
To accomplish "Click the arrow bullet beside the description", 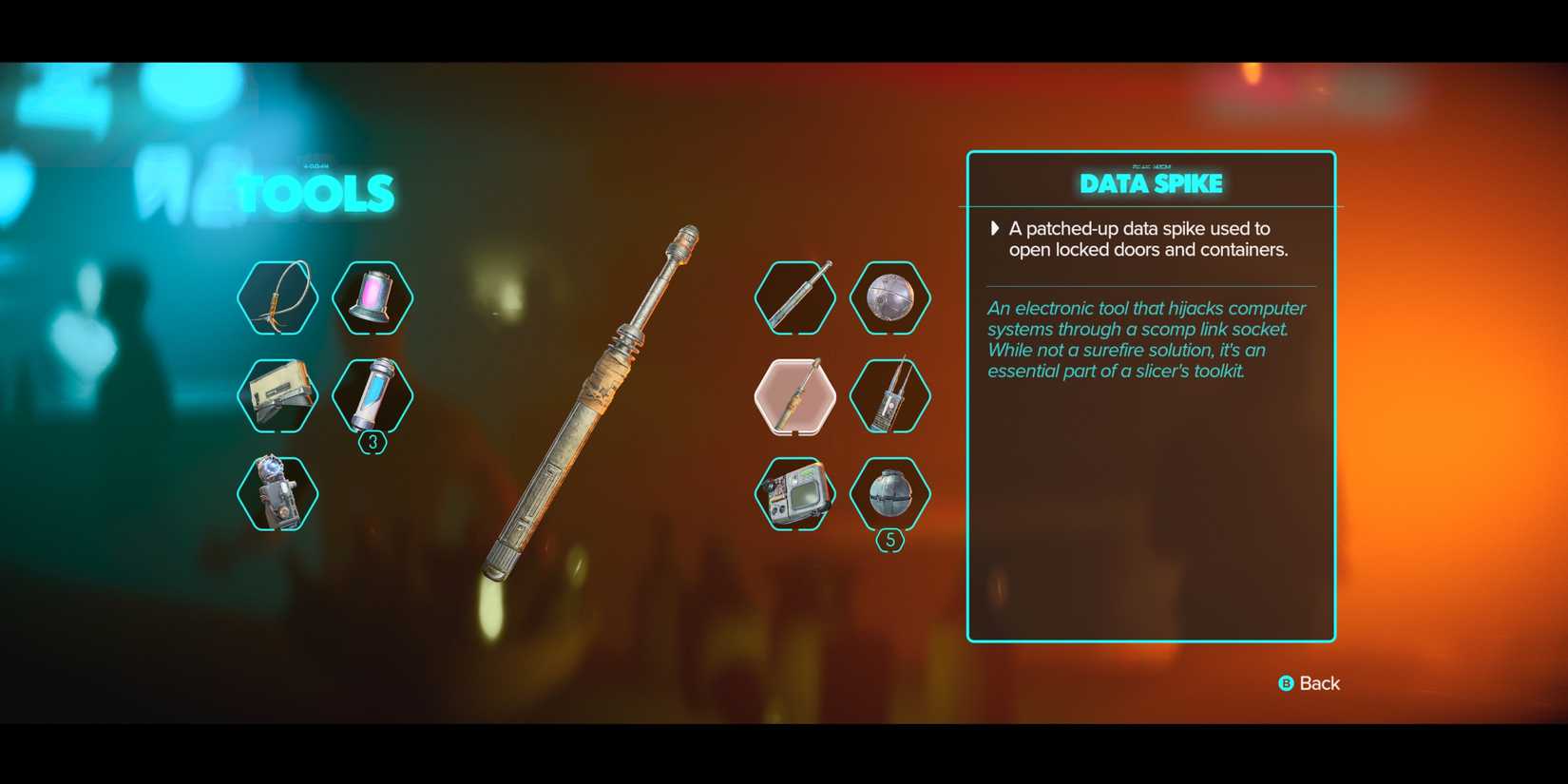I will tap(994, 228).
